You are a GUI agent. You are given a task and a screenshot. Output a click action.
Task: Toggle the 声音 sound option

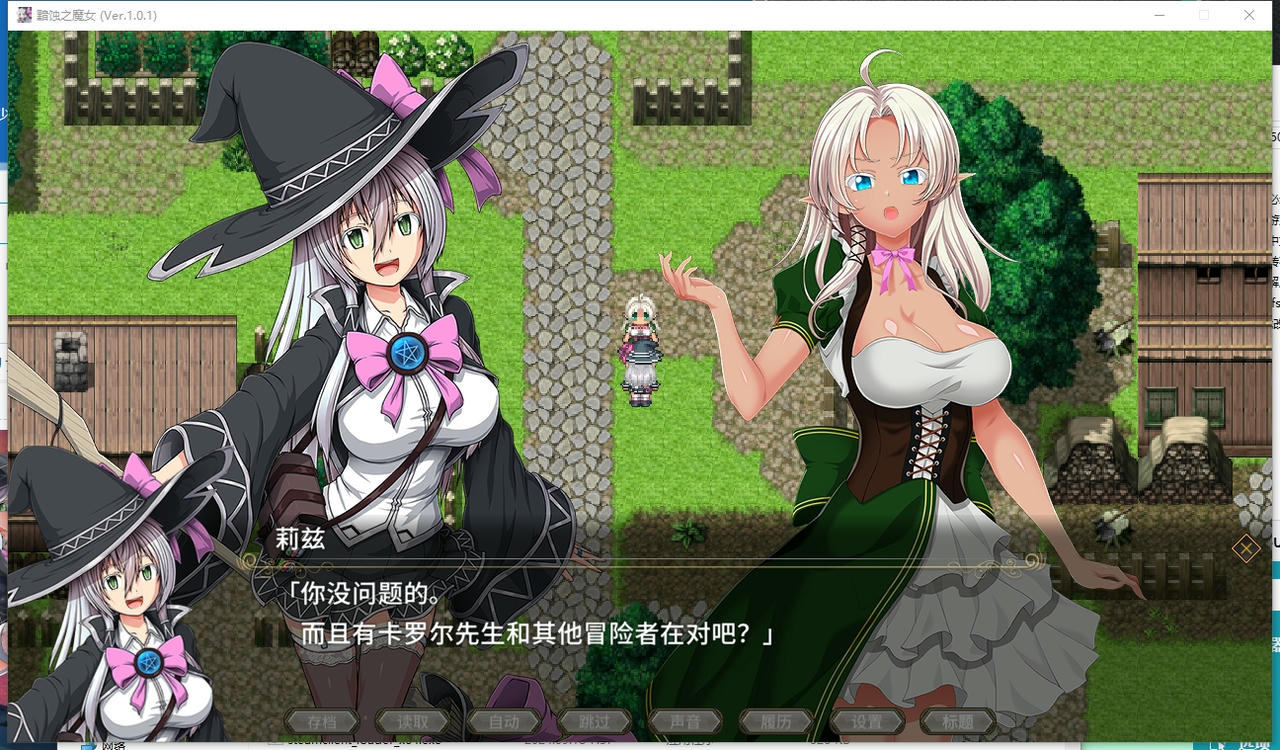tap(685, 720)
